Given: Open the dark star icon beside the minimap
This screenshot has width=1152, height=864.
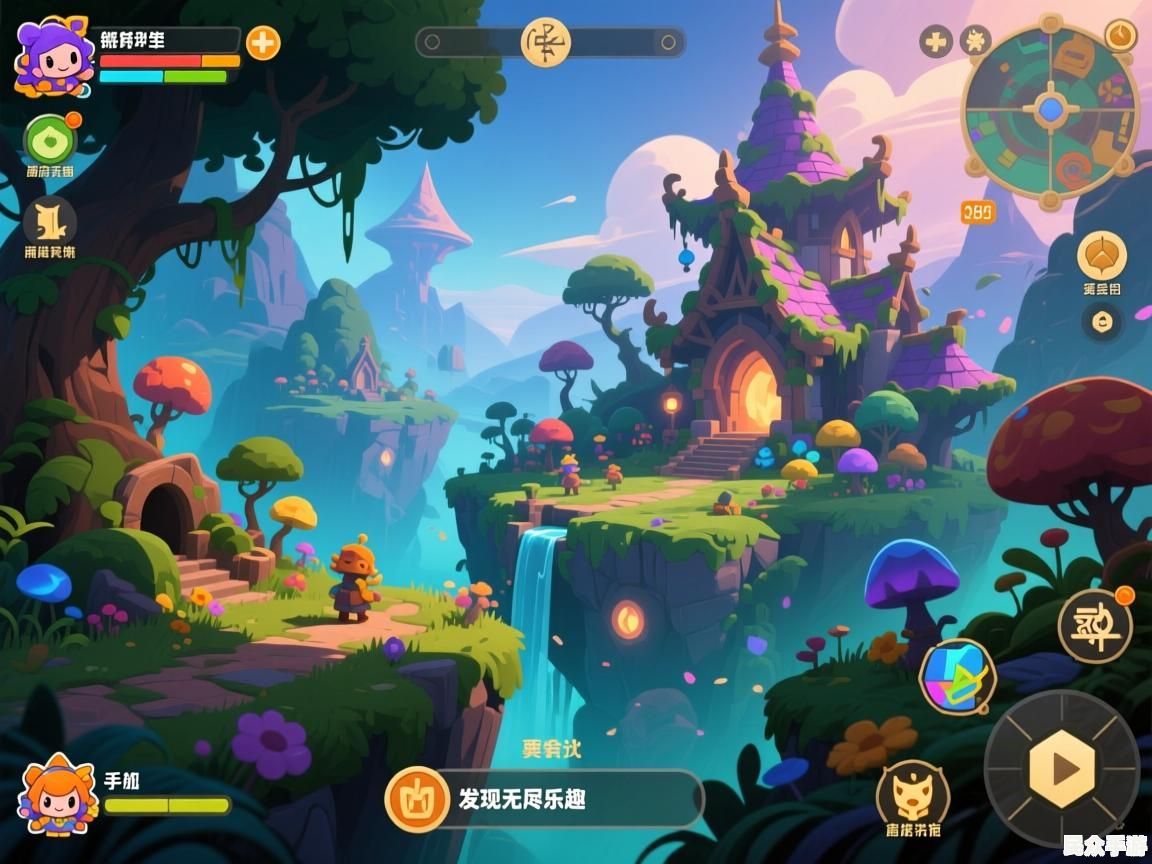Looking at the screenshot, I should tap(975, 41).
